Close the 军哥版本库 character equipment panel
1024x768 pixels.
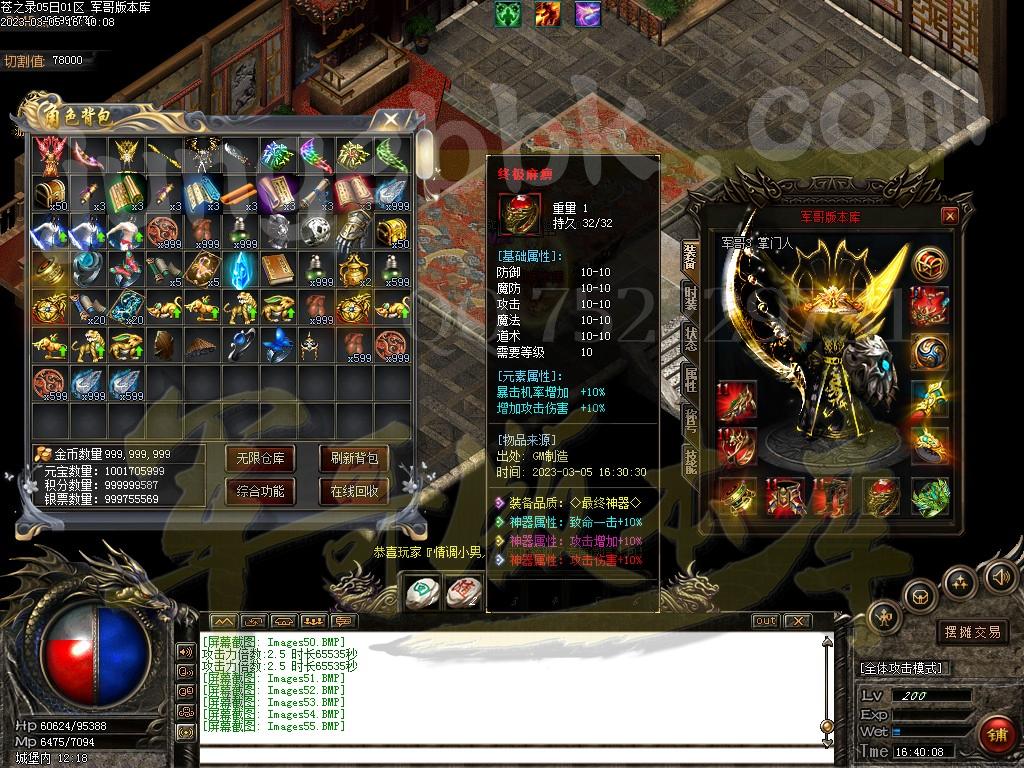coord(950,215)
